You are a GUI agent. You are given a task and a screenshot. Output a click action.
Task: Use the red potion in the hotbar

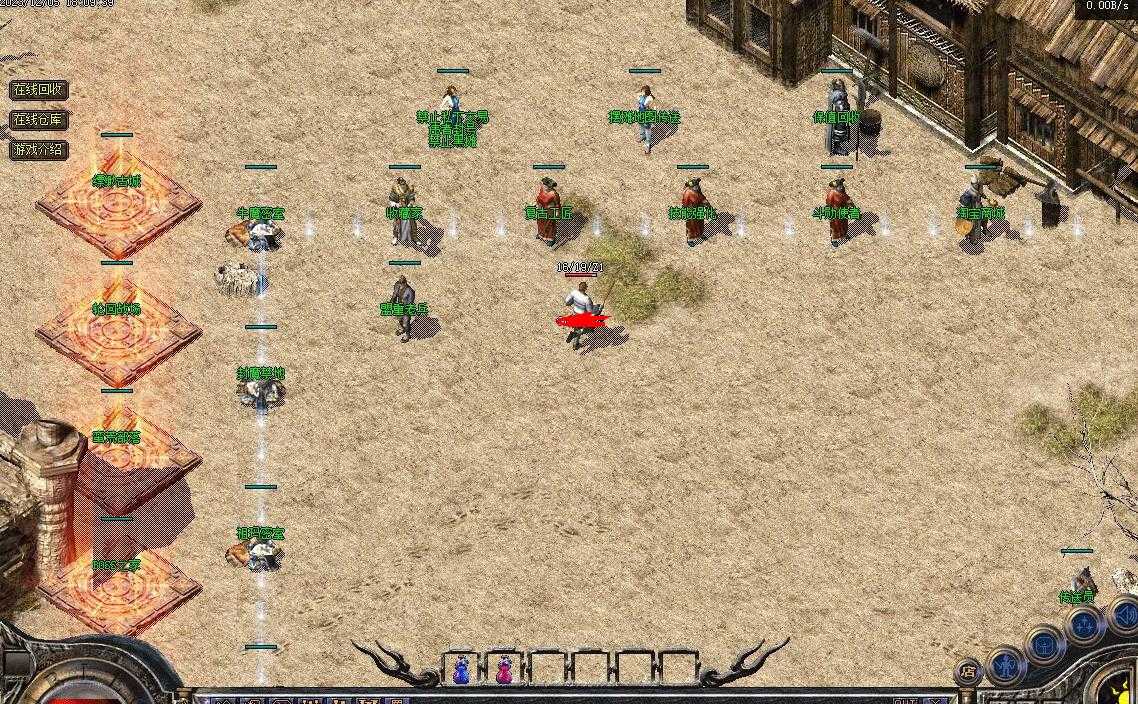click(504, 669)
